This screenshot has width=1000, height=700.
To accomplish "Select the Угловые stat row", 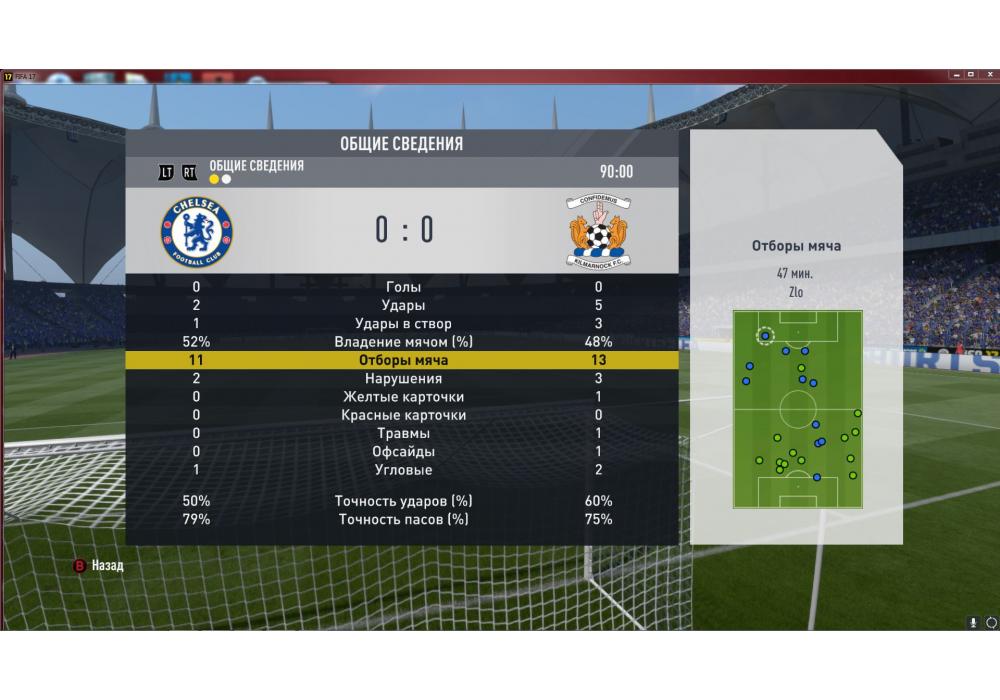I will [x=403, y=470].
